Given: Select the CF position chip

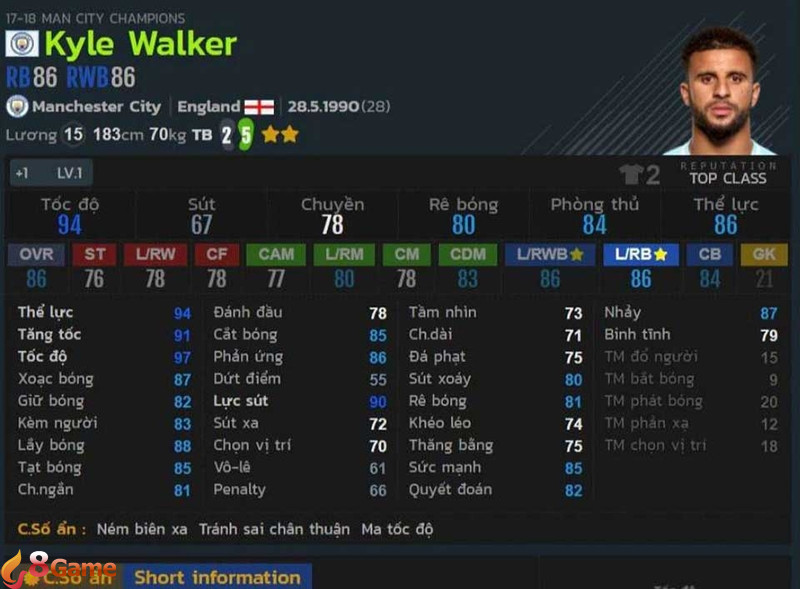Looking at the screenshot, I should tap(217, 254).
